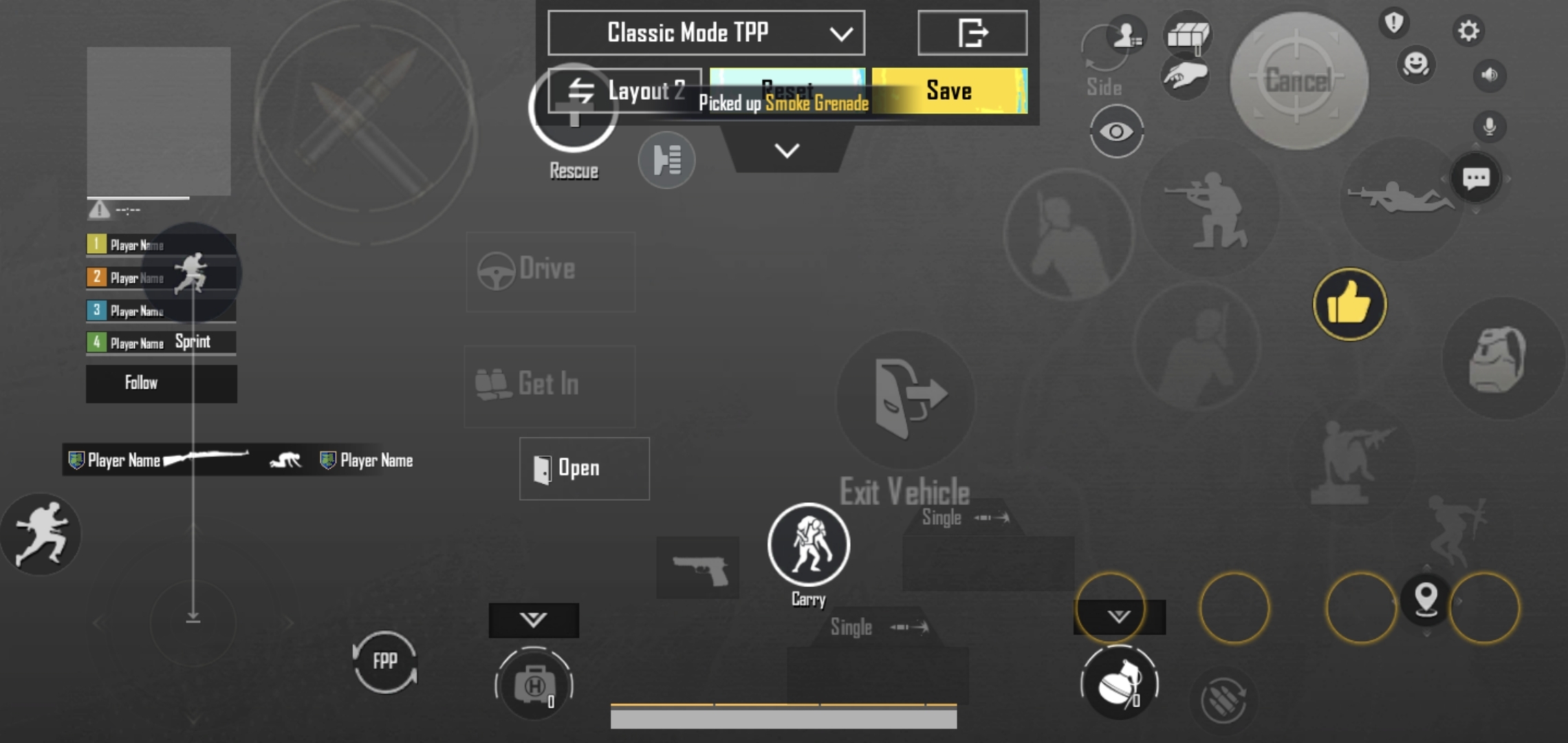Tap the first aid kit icon
The image size is (1568, 743).
[535, 685]
